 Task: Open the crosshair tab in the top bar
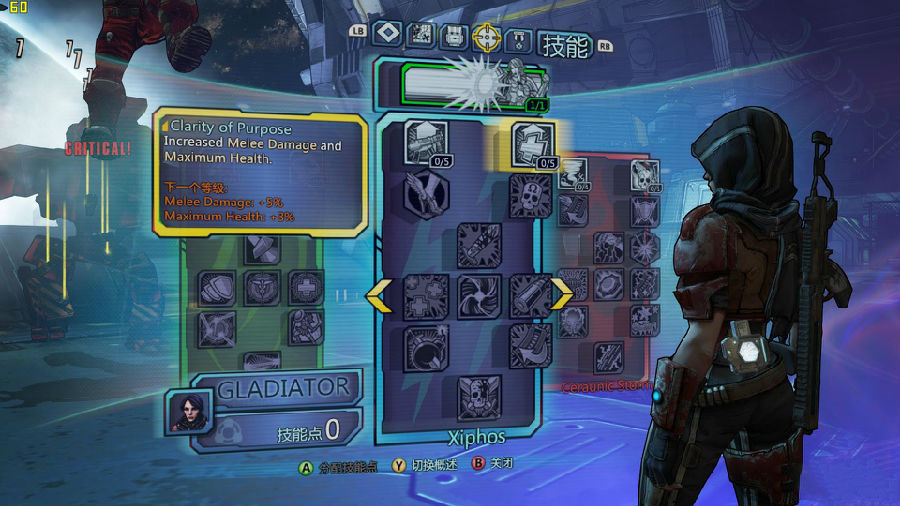[487, 37]
